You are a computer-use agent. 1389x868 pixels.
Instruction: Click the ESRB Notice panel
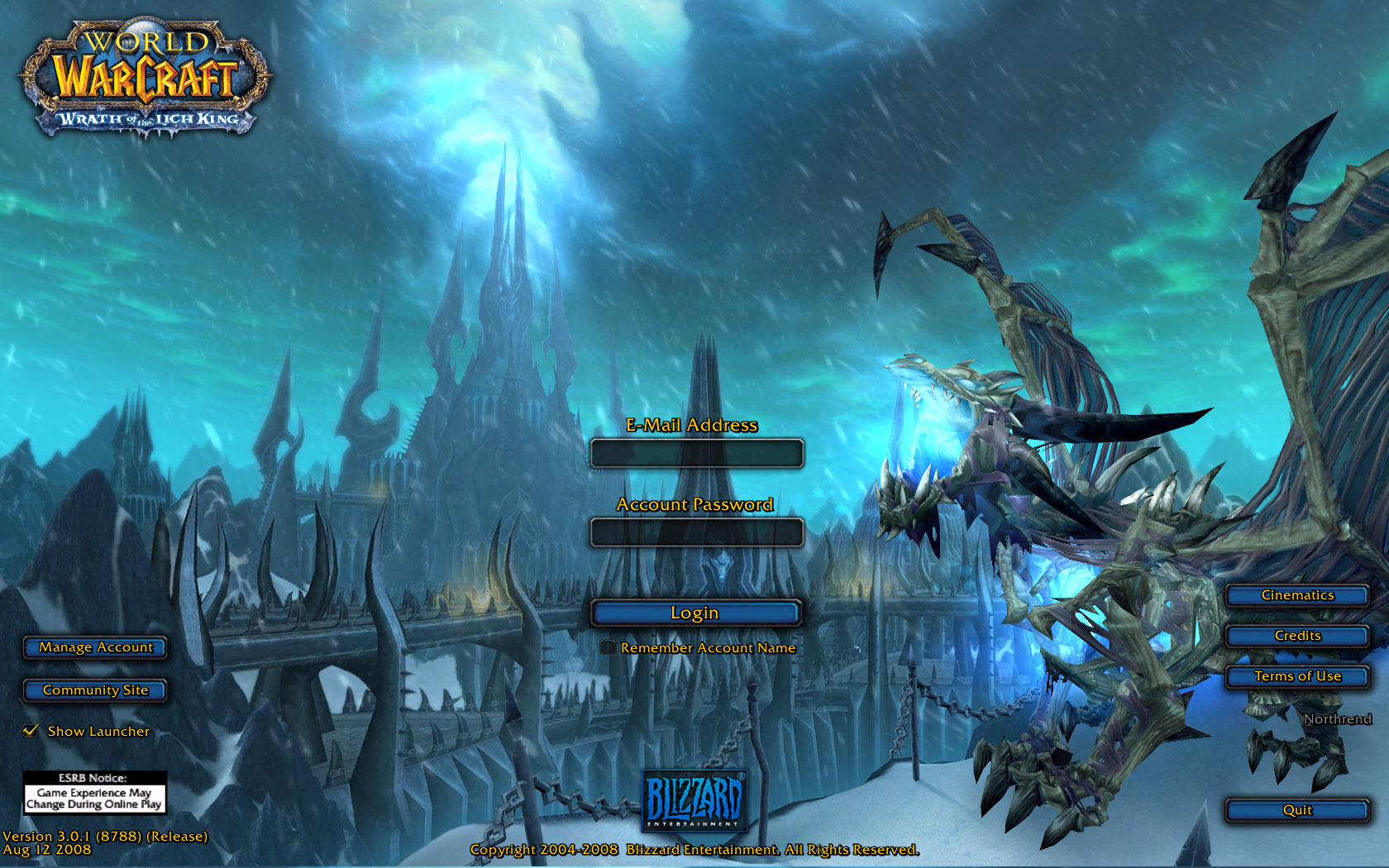[x=93, y=792]
